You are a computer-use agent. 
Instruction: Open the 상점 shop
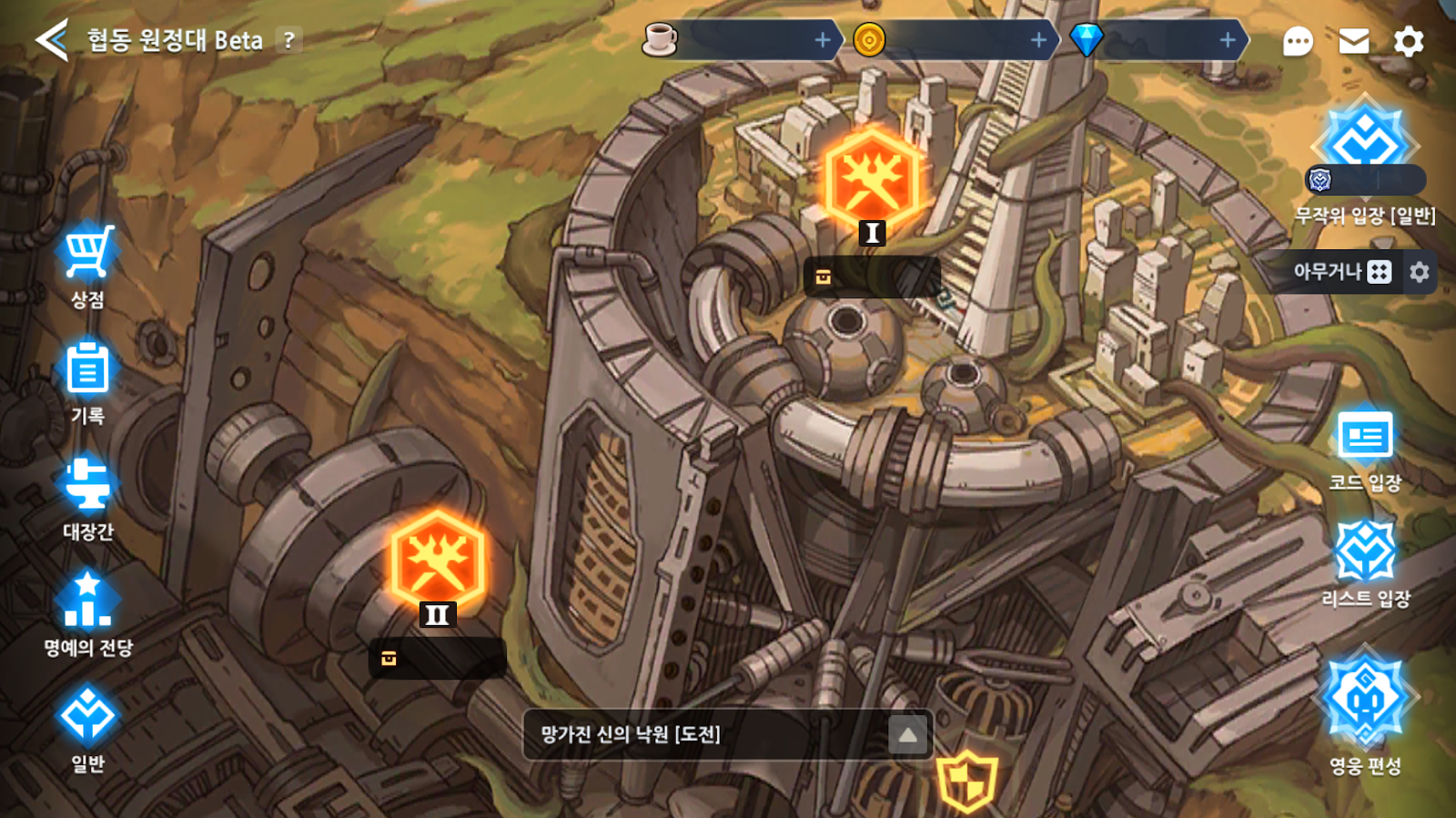[x=88, y=265]
